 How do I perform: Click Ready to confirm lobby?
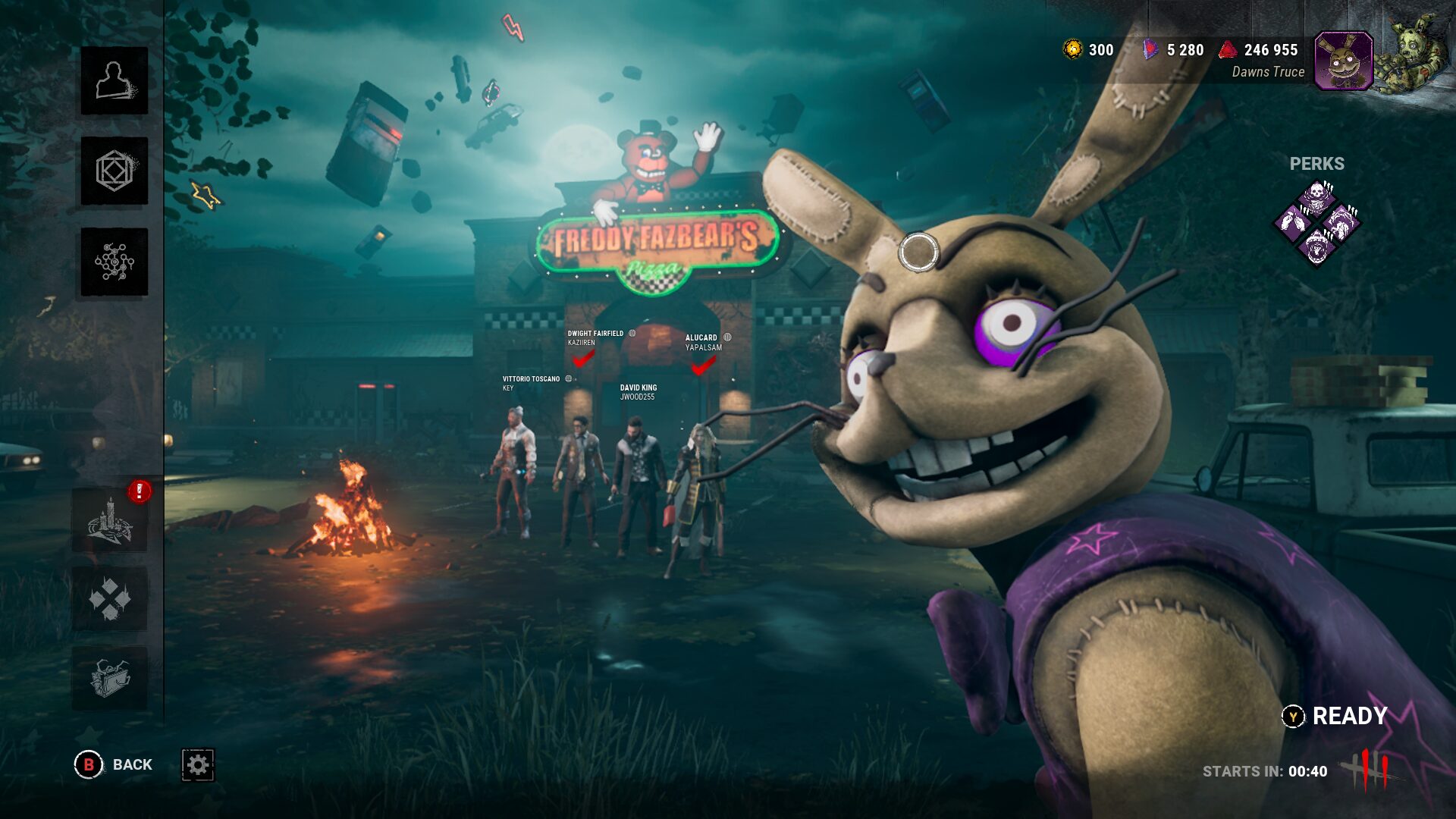(1335, 716)
